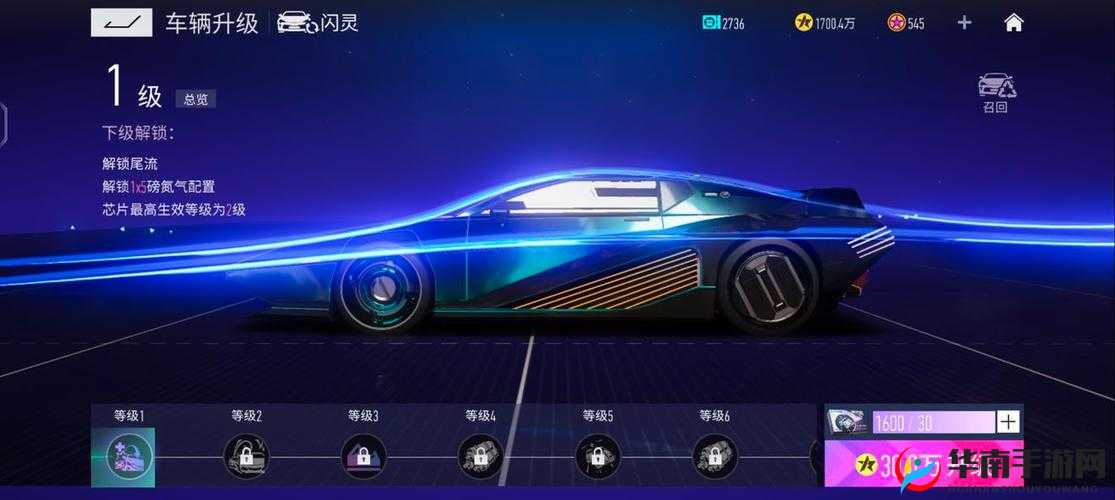The height and width of the screenshot is (500, 1115).
Task: Tap the 召回 recall vehicle icon
Action: point(996,92)
